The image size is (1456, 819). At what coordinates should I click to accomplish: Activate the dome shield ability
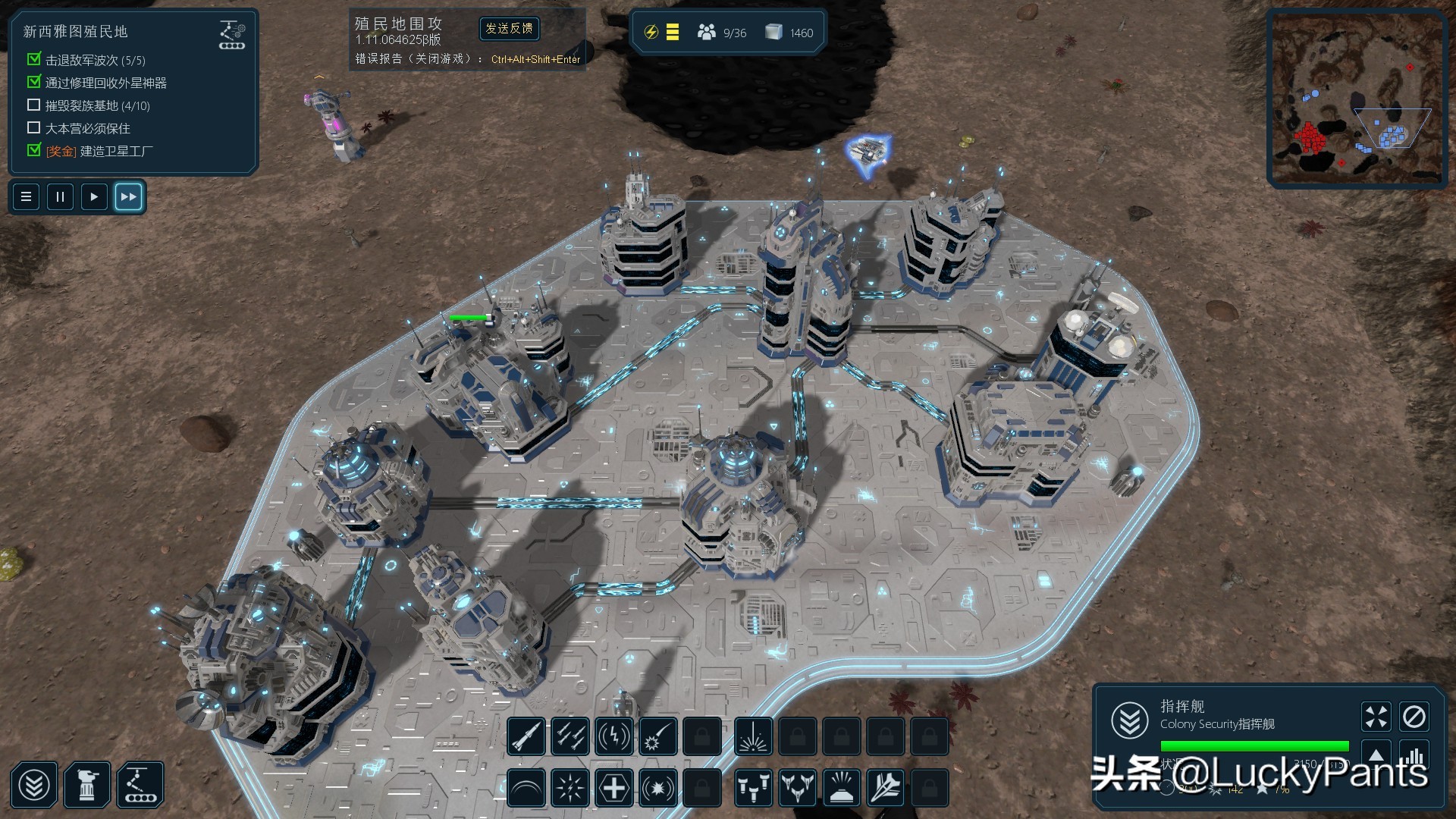[x=526, y=789]
